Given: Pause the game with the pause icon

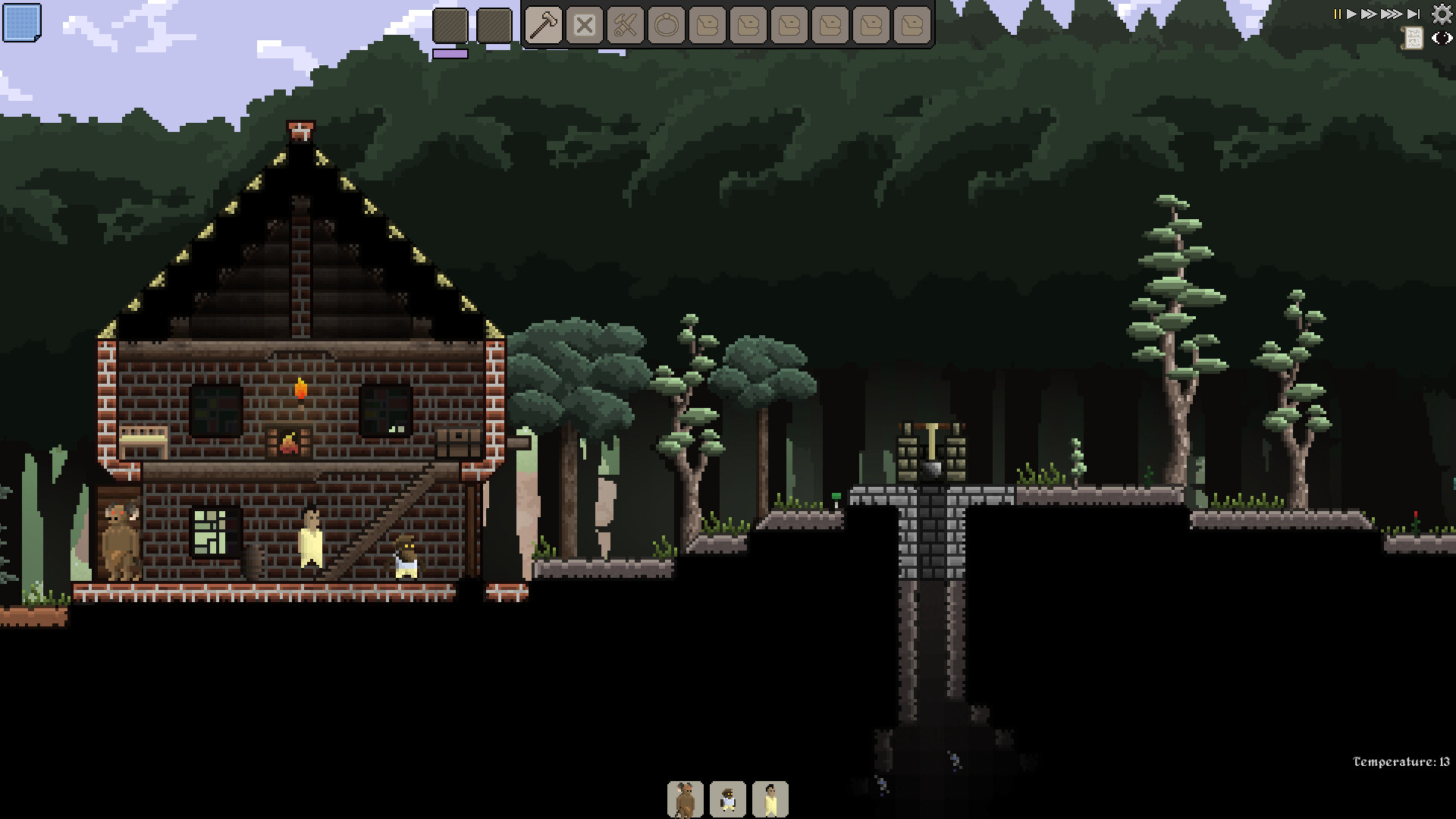Looking at the screenshot, I should tap(1337, 14).
